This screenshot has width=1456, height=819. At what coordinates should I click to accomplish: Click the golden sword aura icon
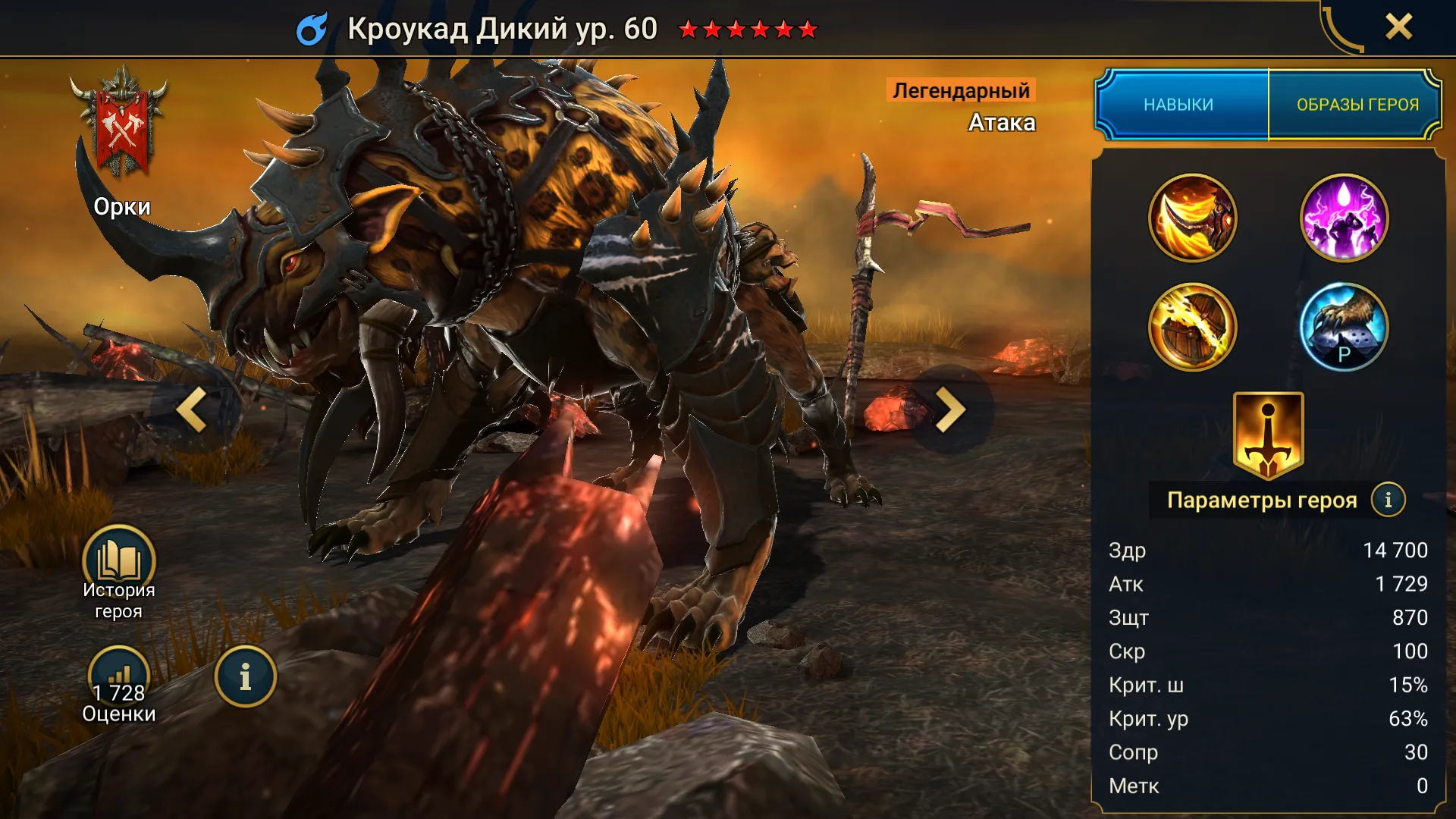pos(1268,435)
